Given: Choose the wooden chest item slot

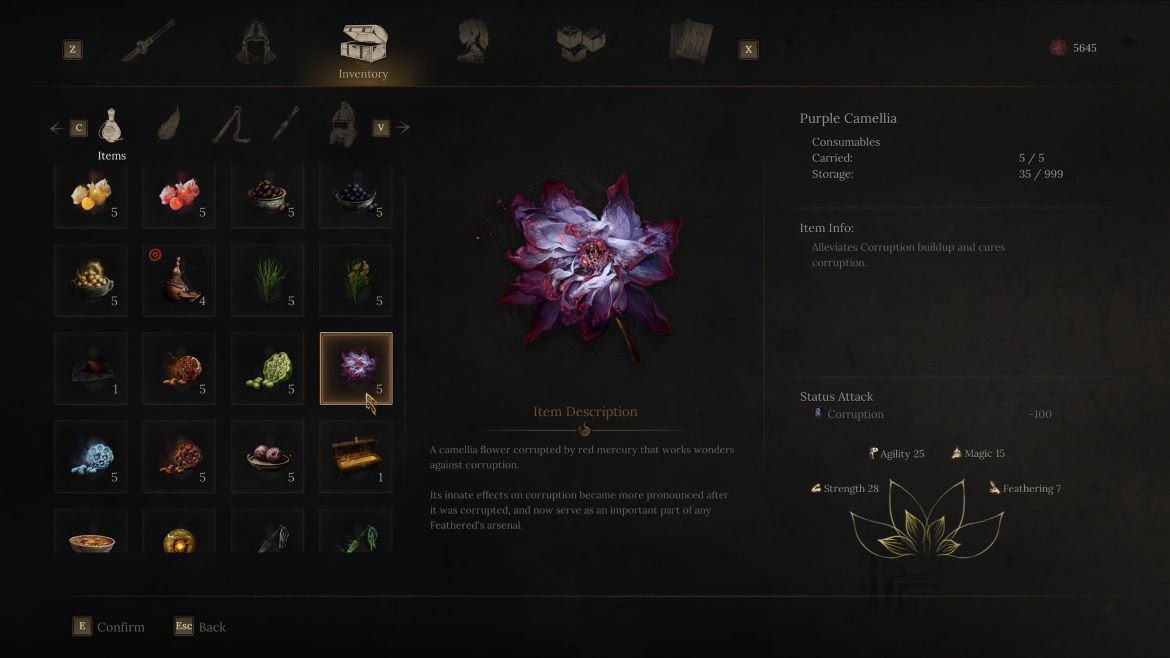Looking at the screenshot, I should (x=356, y=457).
